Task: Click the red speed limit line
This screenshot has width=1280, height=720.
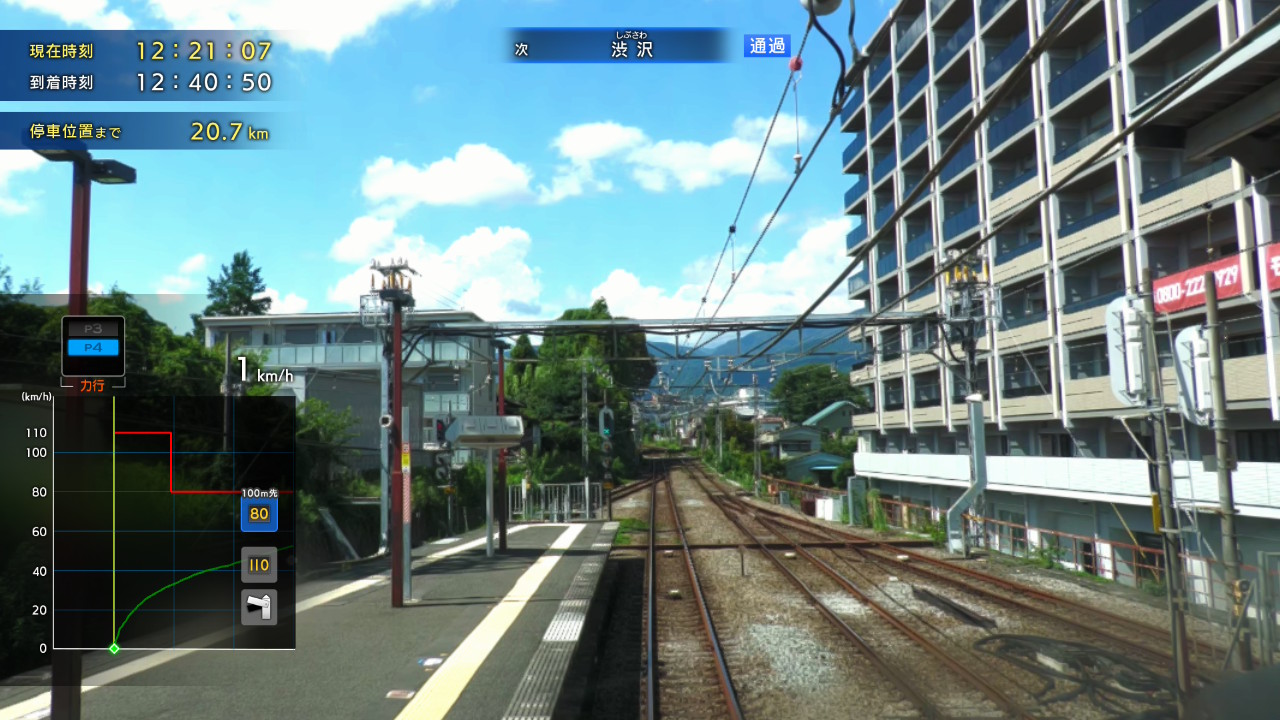Action: [x=145, y=433]
